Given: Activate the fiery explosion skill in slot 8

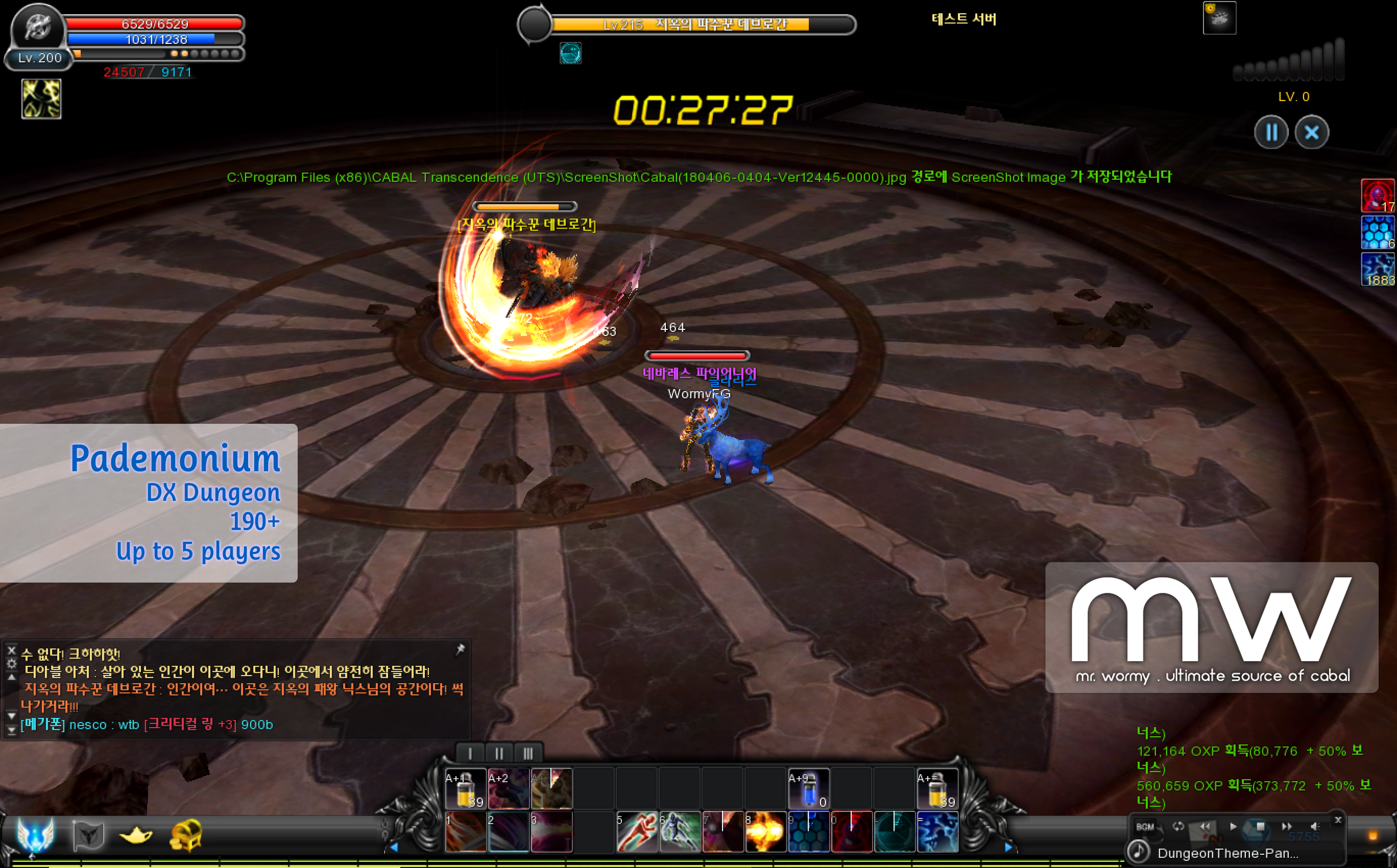Looking at the screenshot, I should 766,832.
